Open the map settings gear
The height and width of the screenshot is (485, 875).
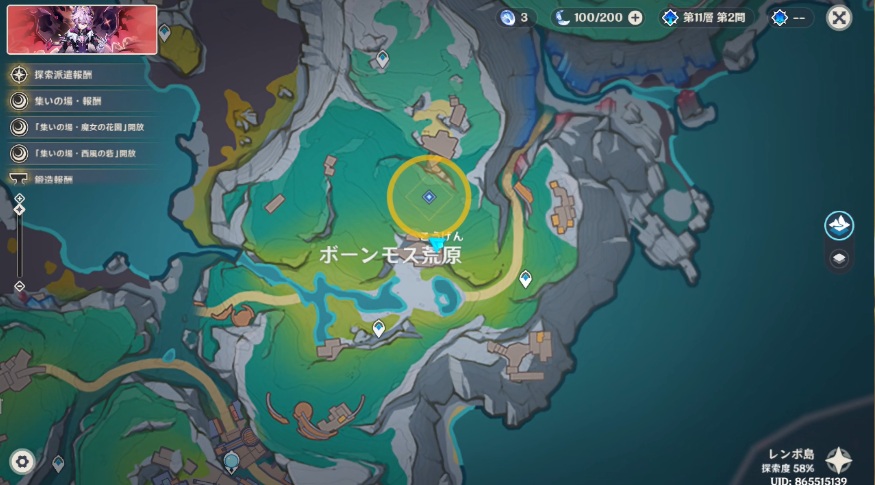coord(21,461)
